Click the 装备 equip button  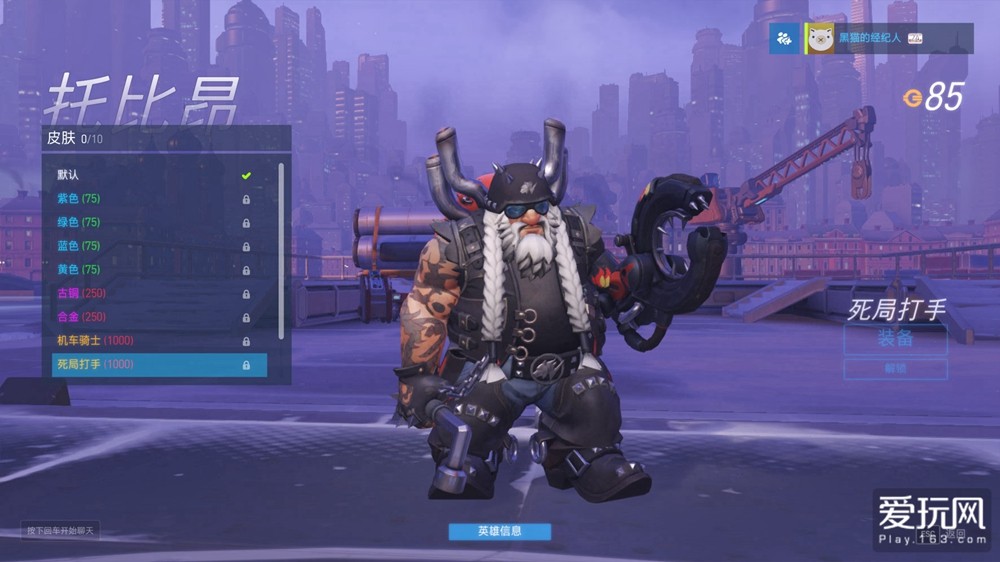(x=895, y=338)
